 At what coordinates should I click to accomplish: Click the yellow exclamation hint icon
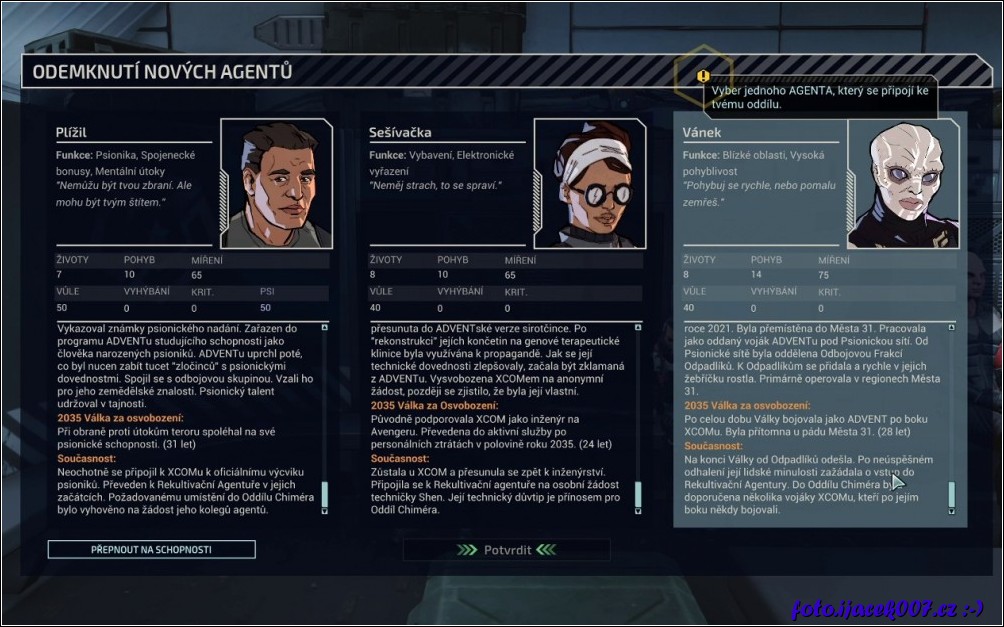coord(703,76)
